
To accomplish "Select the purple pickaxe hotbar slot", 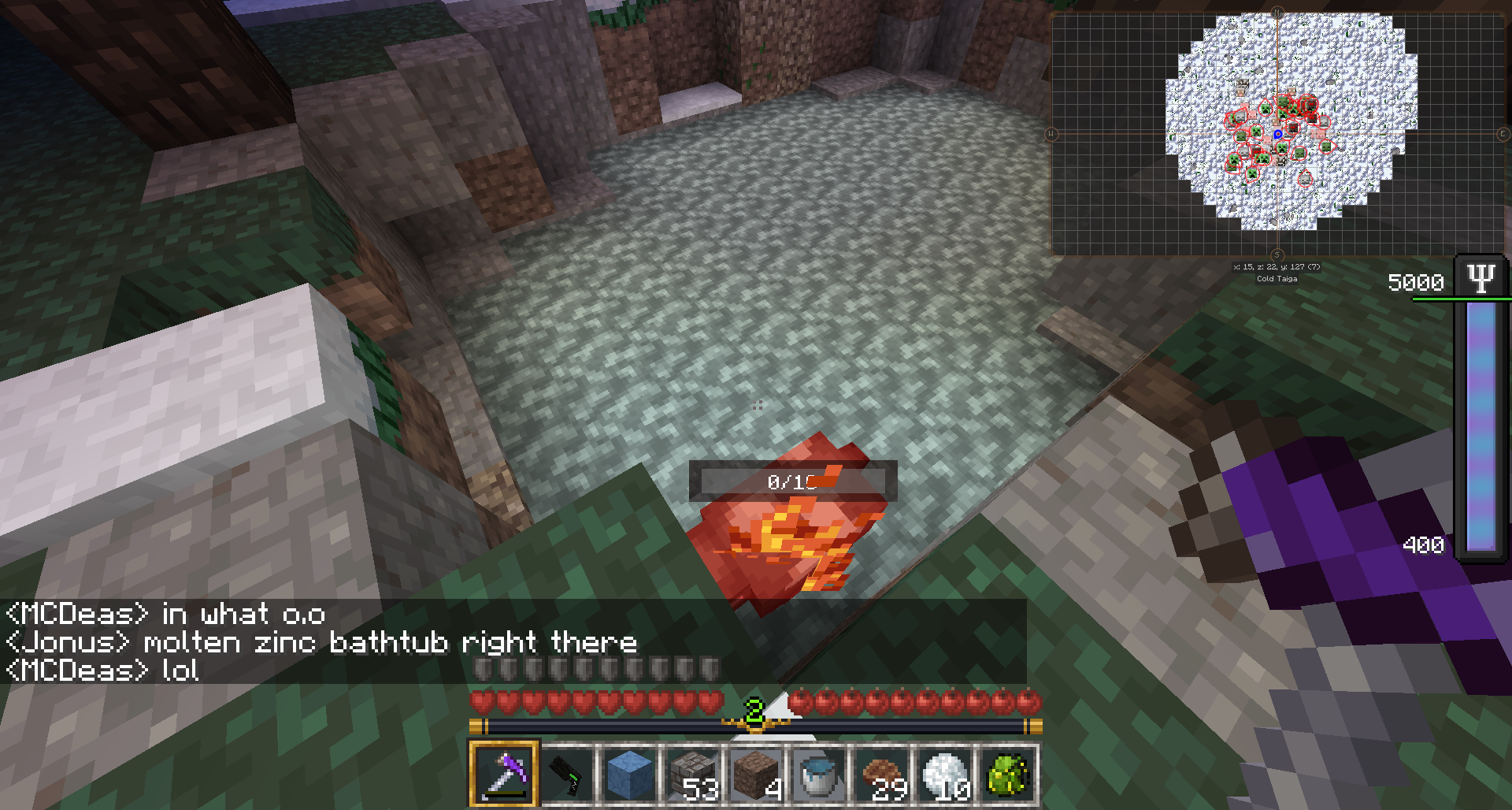I will [504, 774].
